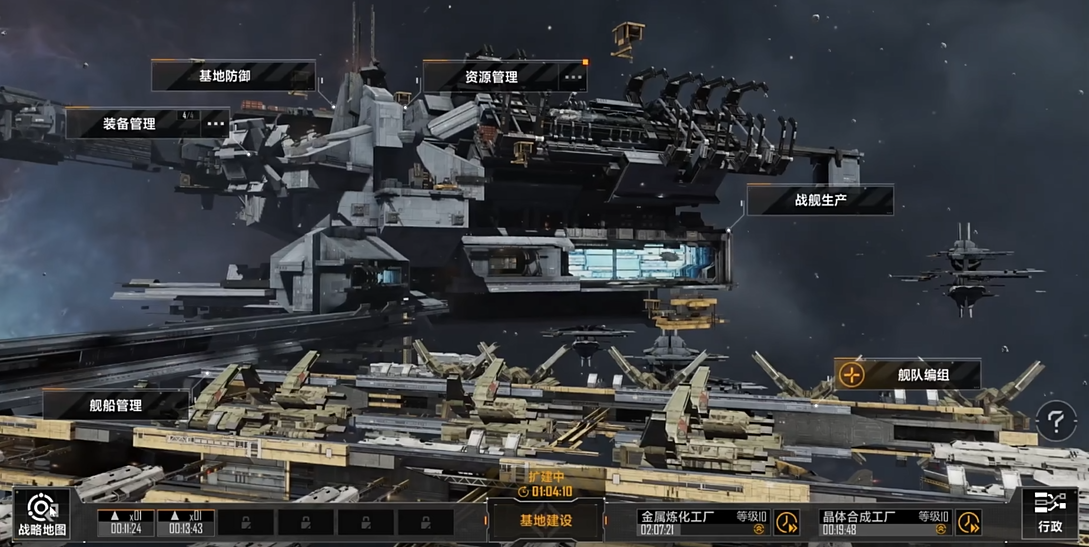Click the question mark help icon
Screen dimensions: 1089x547
1056,421
